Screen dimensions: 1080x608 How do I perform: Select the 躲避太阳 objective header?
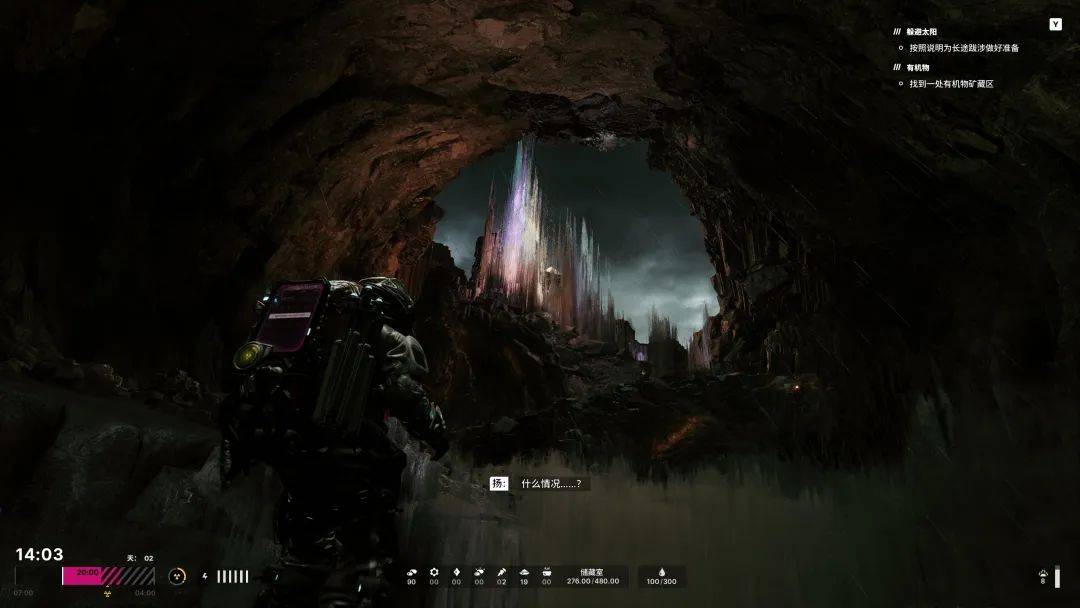tap(923, 32)
